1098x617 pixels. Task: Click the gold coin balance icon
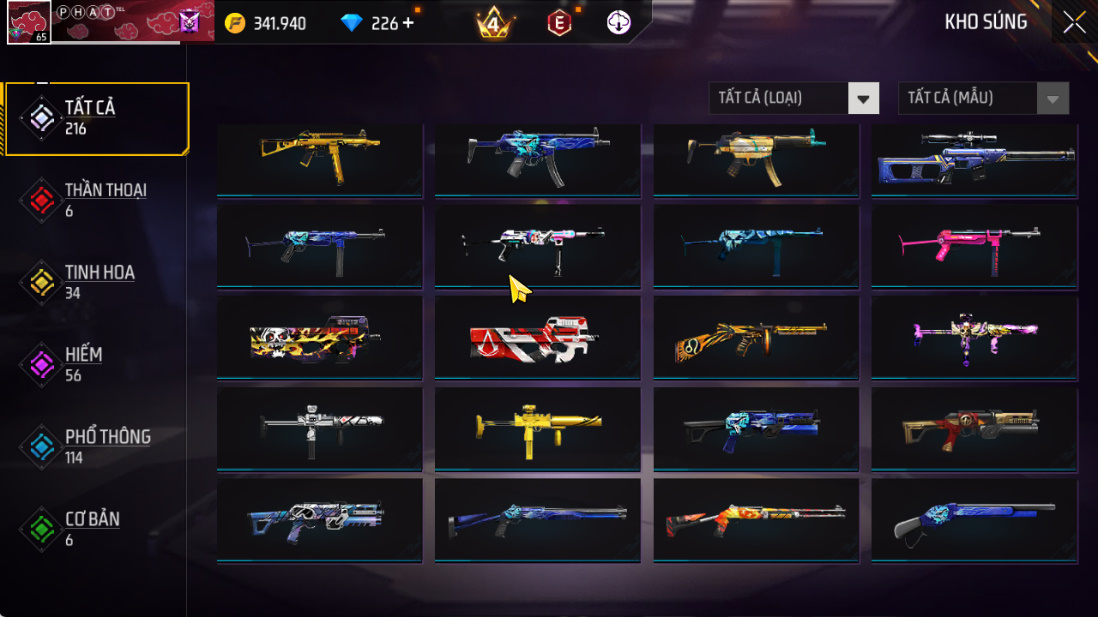[x=235, y=22]
